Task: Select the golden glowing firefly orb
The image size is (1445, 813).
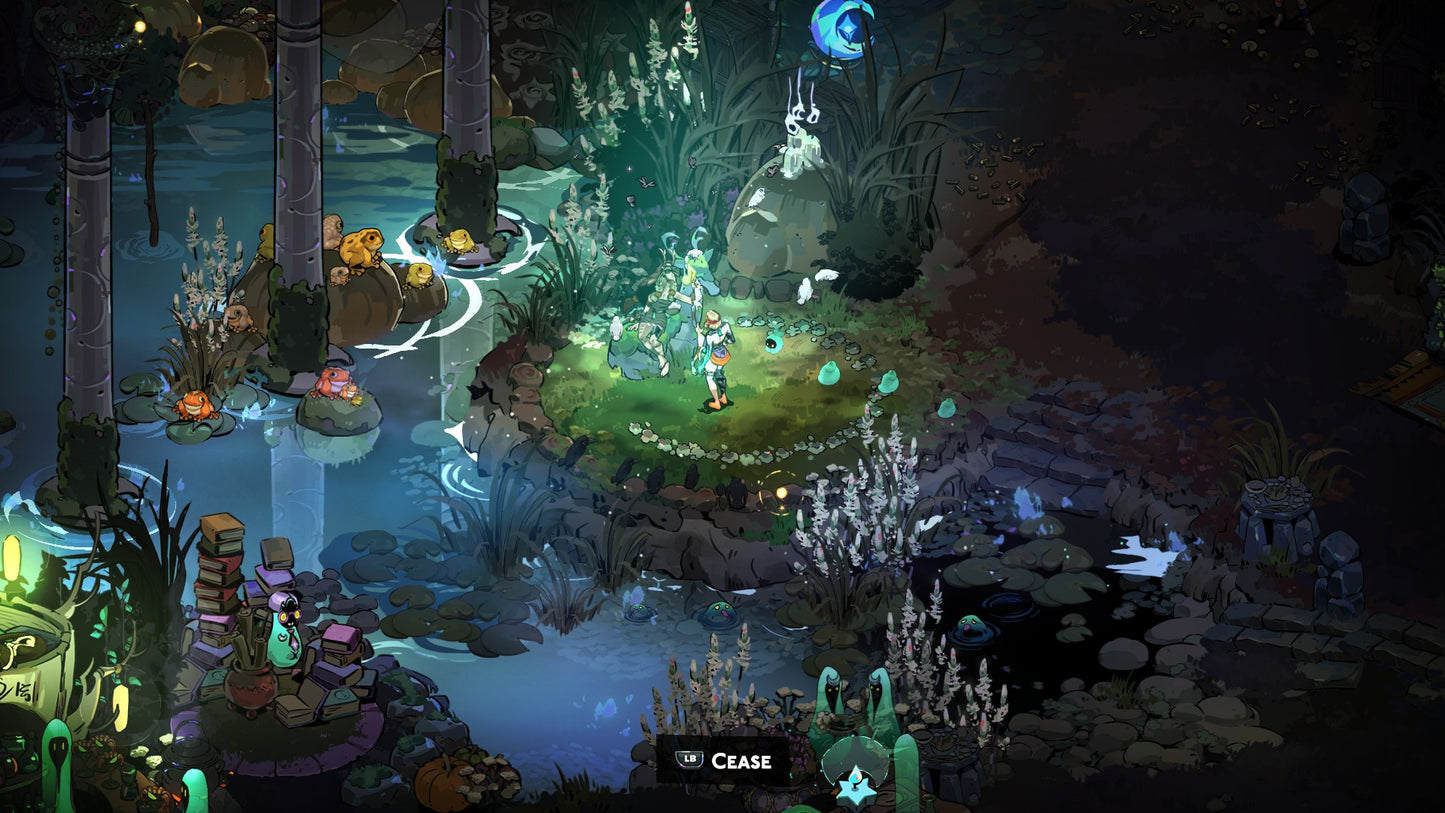Action: tap(781, 490)
